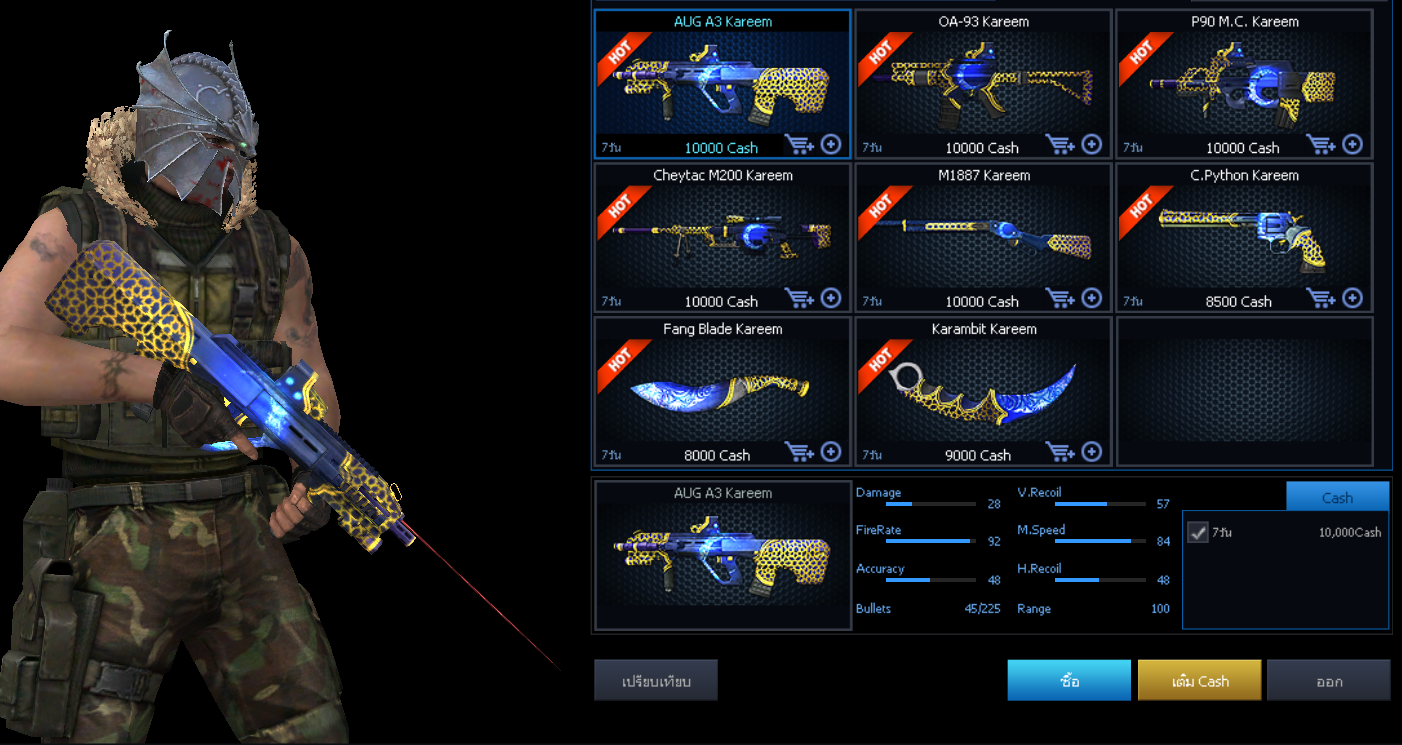
Task: Toggle the 7-day rental checkbox for 10,000 Cash
Action: click(1198, 532)
